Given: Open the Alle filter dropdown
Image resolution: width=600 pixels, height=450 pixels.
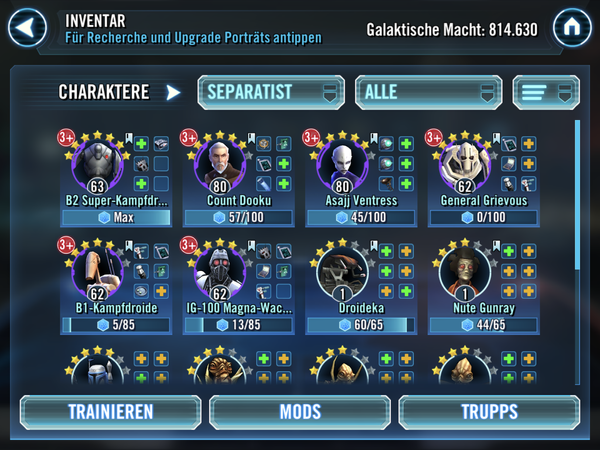Looking at the screenshot, I should [427, 92].
